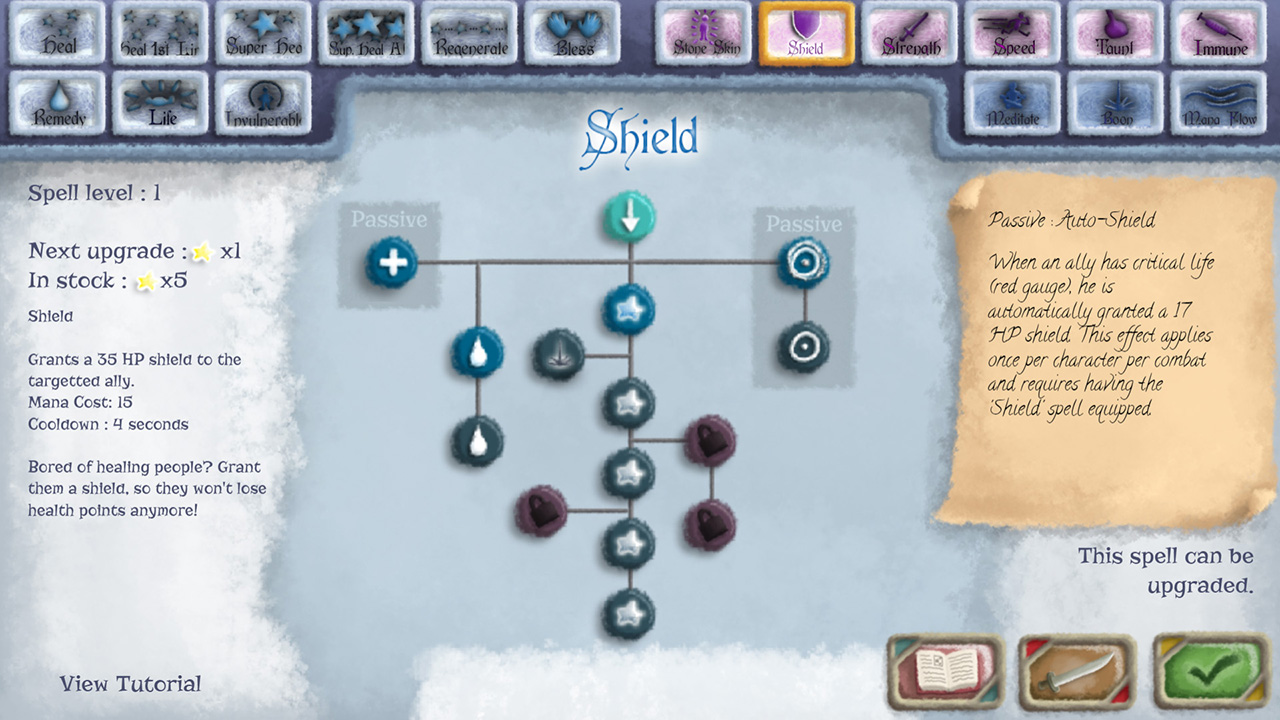Click the sword equip button
This screenshot has width=1280, height=720.
(1077, 672)
